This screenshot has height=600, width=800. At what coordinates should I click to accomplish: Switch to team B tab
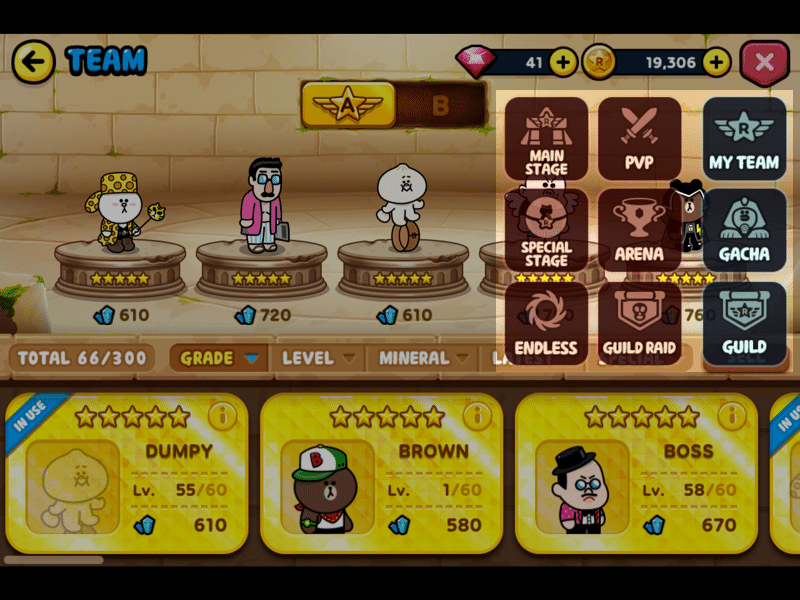pyautogui.click(x=440, y=105)
